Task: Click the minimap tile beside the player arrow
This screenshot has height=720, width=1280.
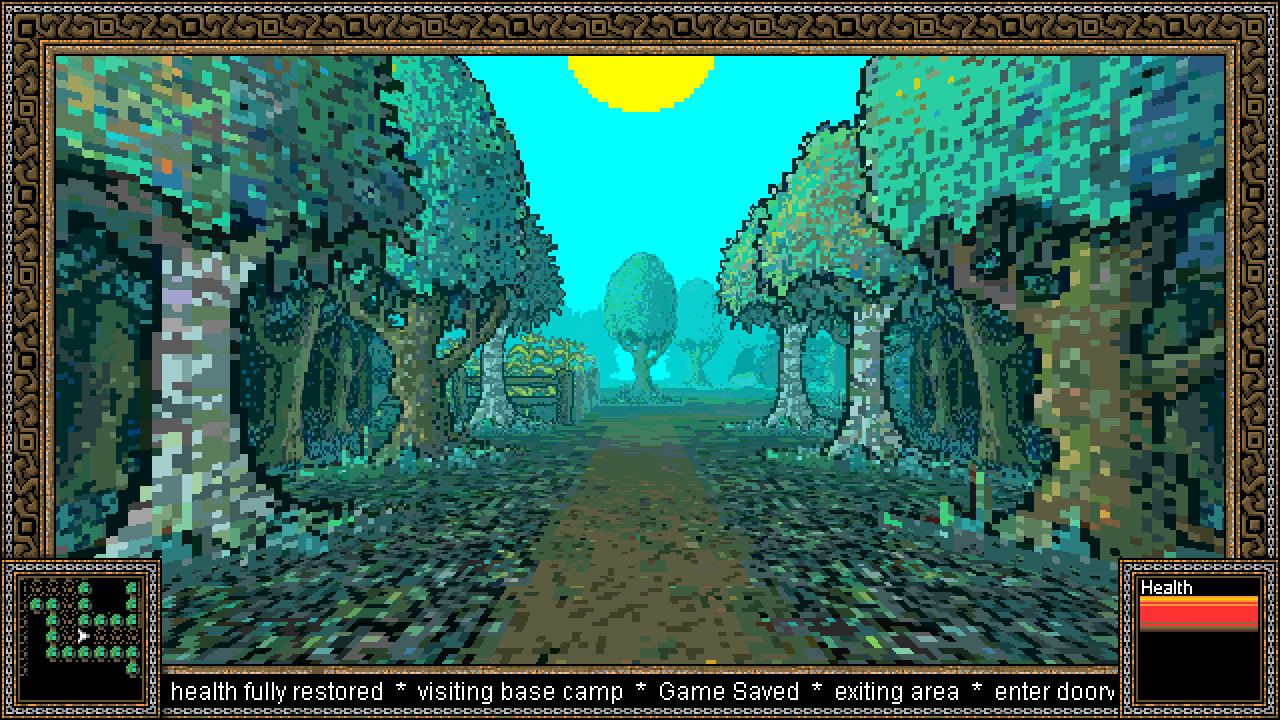Action: tap(101, 636)
